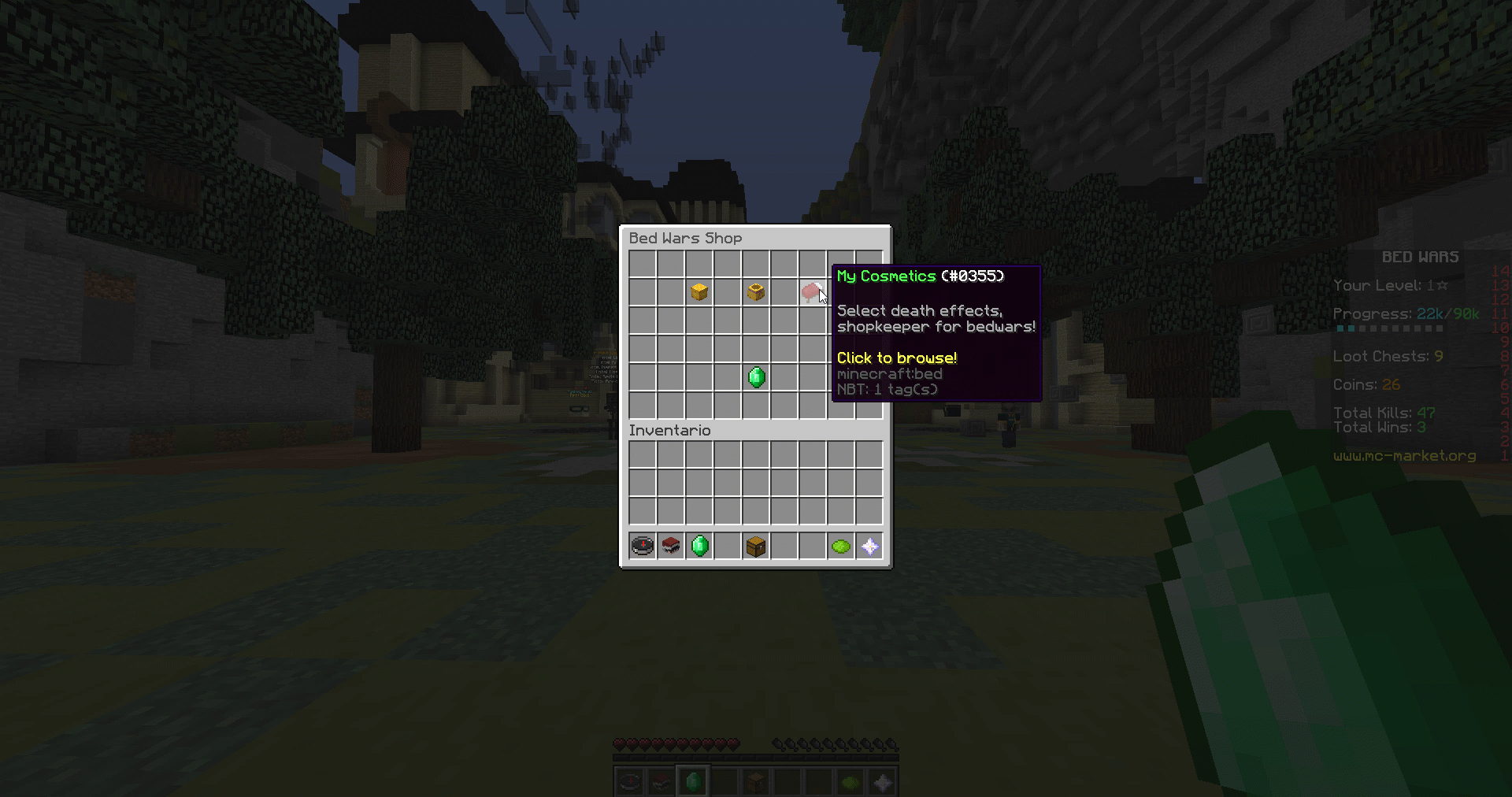
Task: Choose the nether star inventory item
Action: [869, 546]
